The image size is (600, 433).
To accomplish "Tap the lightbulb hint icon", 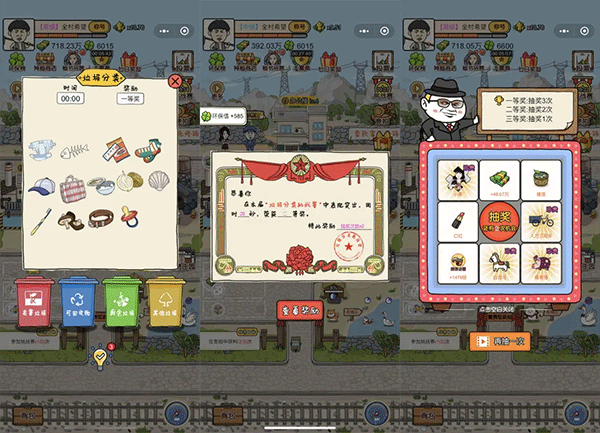I will pos(100,355).
